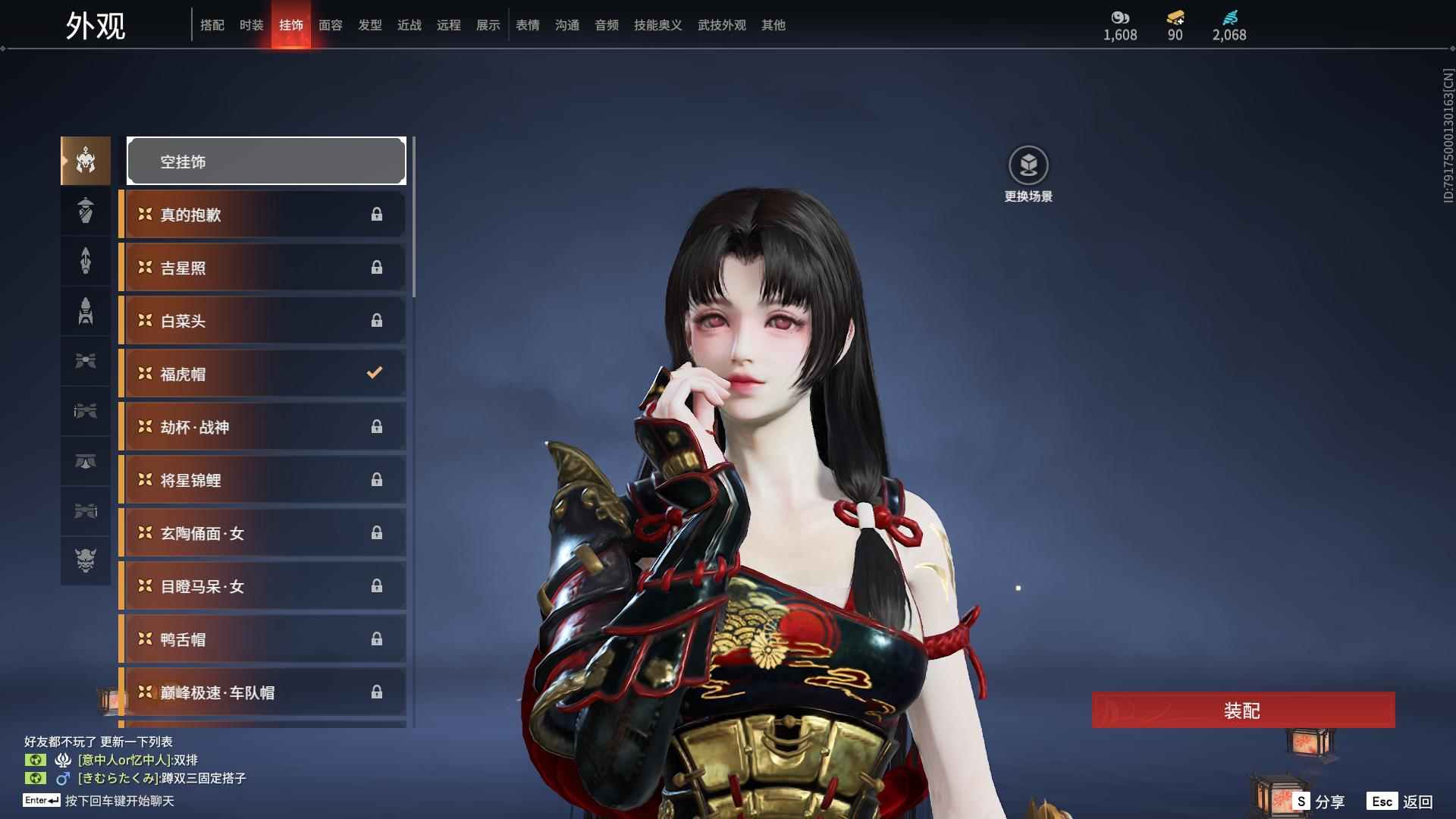Screen dimensions: 1456x819
Task: Select the helmet ornament category icon
Action: (85, 161)
